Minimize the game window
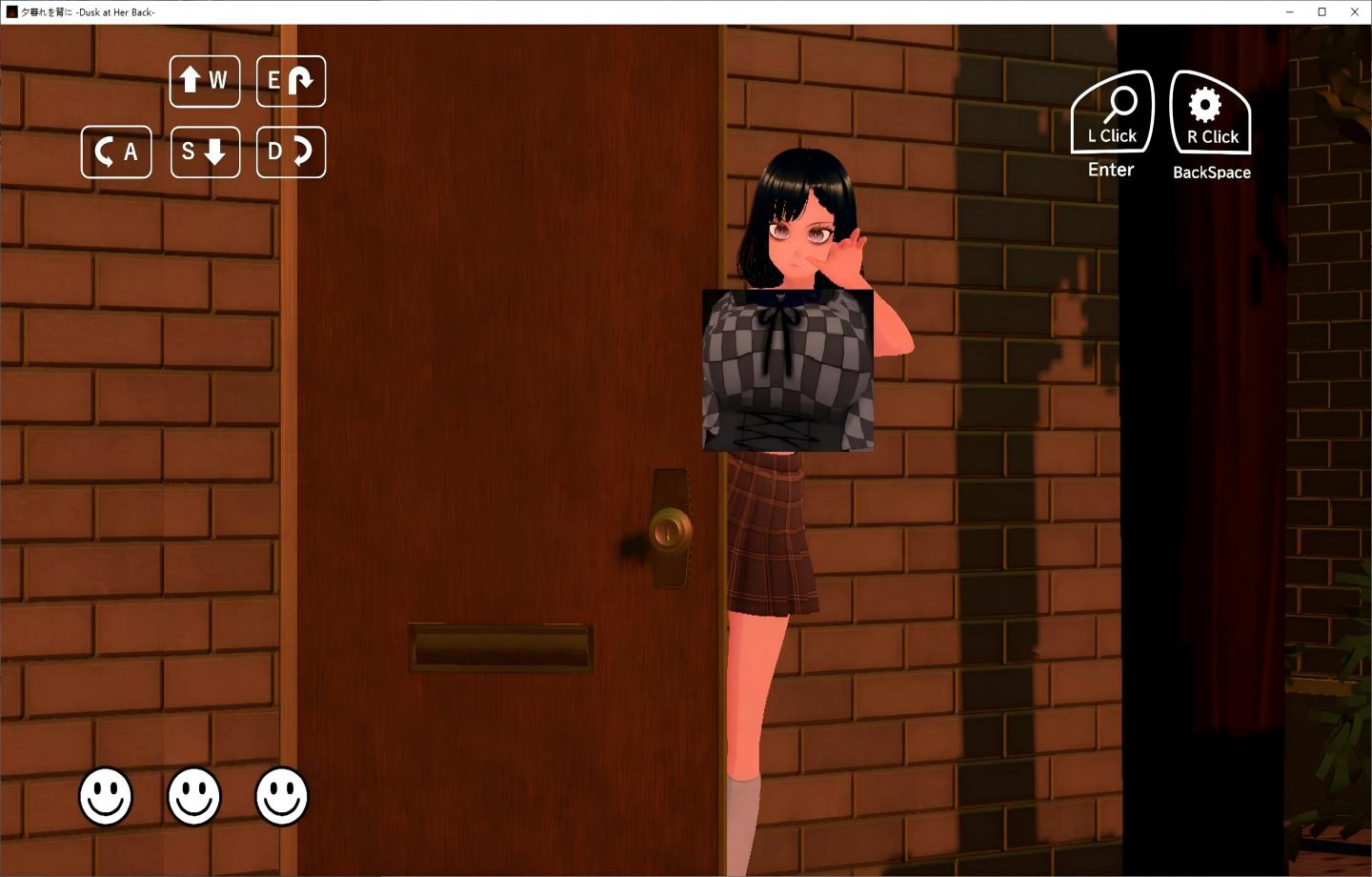Viewport: 1372px width, 877px height. [x=1288, y=11]
